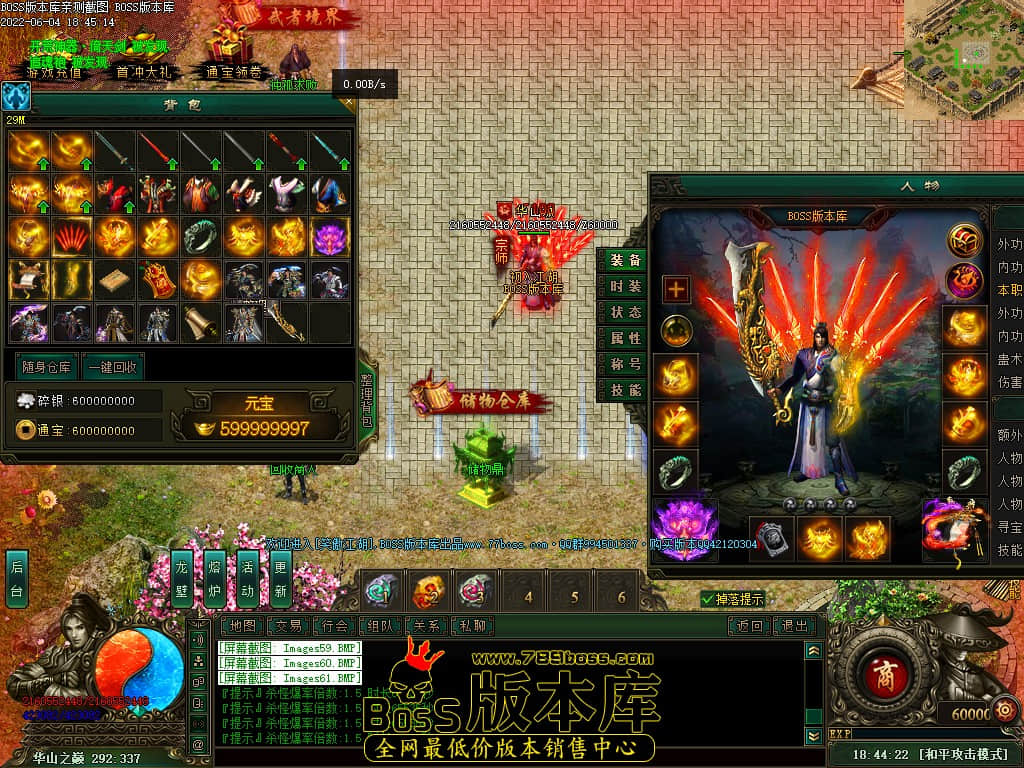Click the minimap in the corner

(965, 52)
